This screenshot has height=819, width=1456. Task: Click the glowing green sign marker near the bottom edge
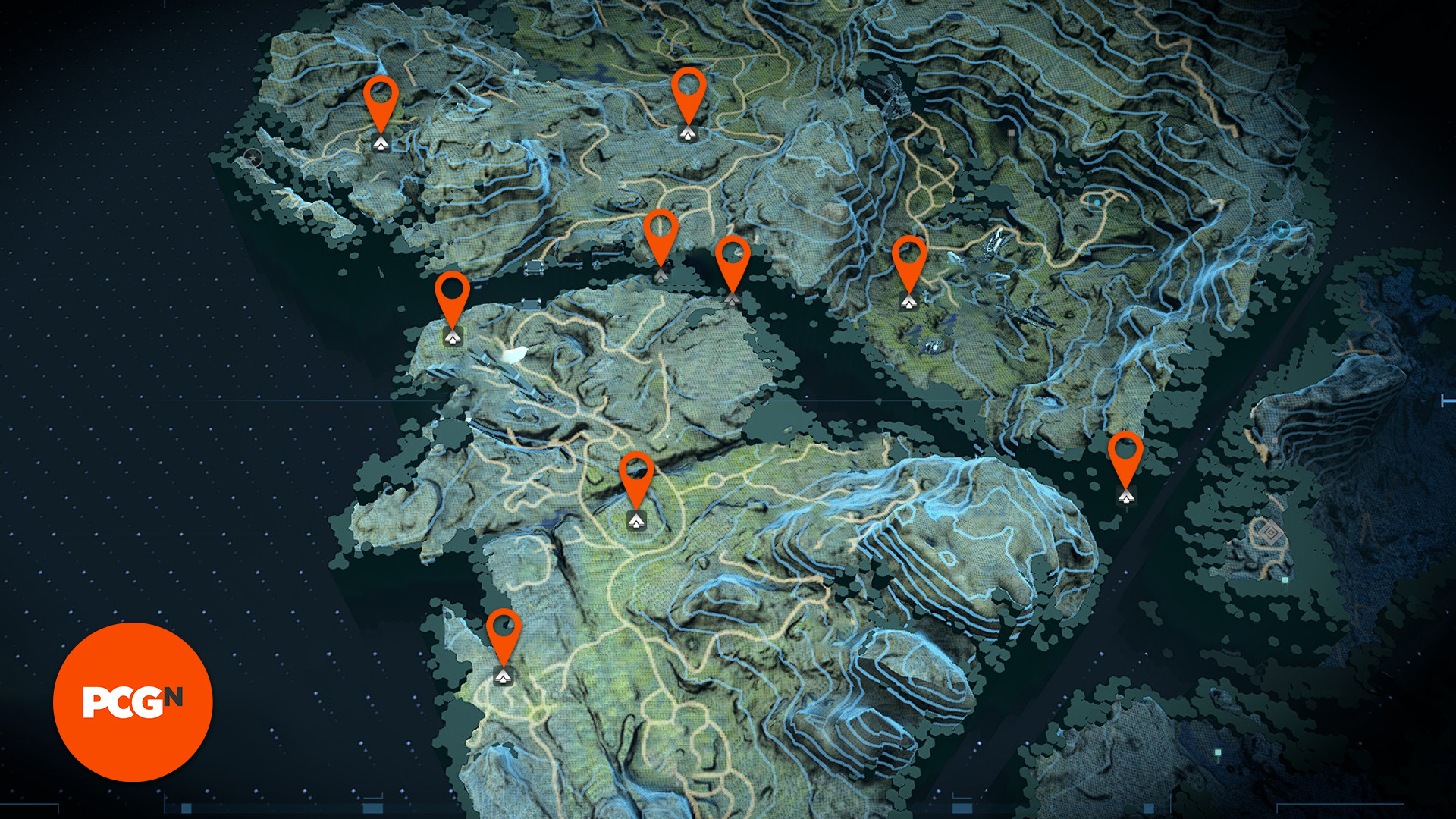[1217, 752]
